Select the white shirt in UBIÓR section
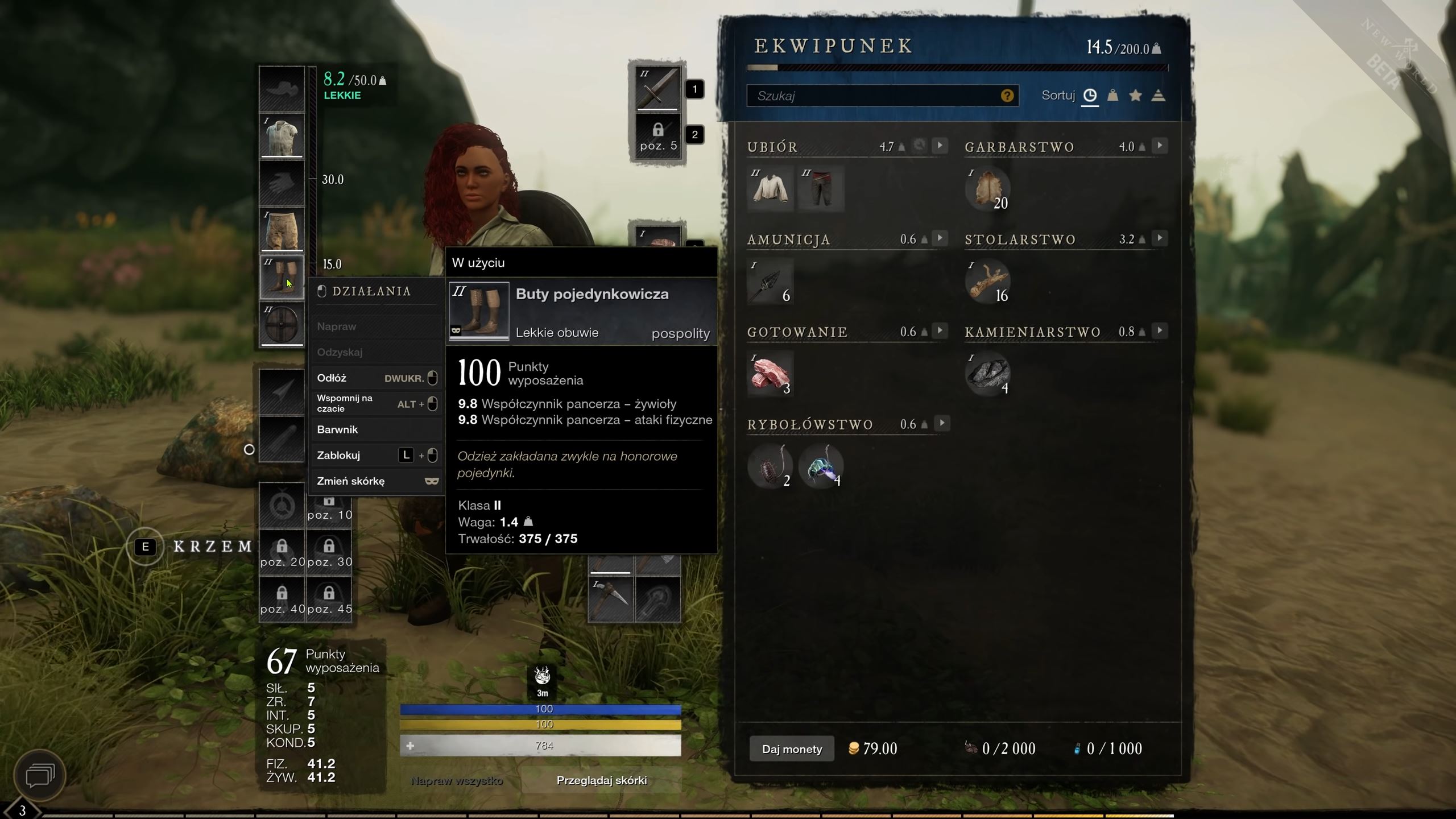The height and width of the screenshot is (819, 1456). coord(771,188)
